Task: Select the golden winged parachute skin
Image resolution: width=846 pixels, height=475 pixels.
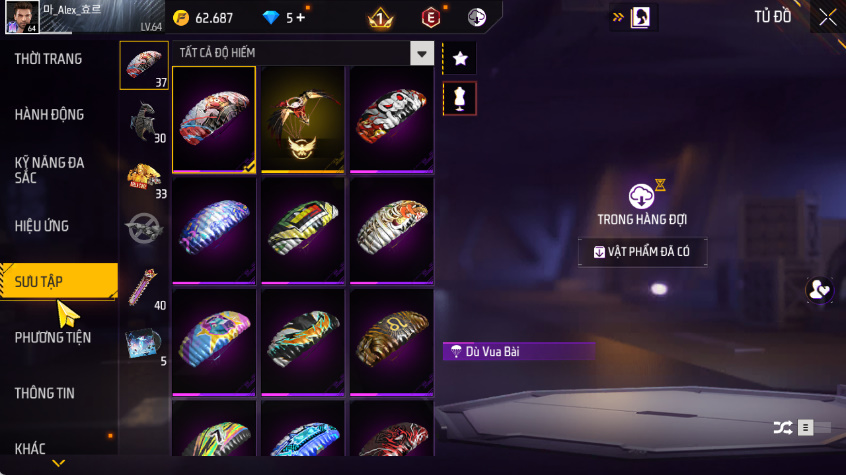Action: pos(302,119)
